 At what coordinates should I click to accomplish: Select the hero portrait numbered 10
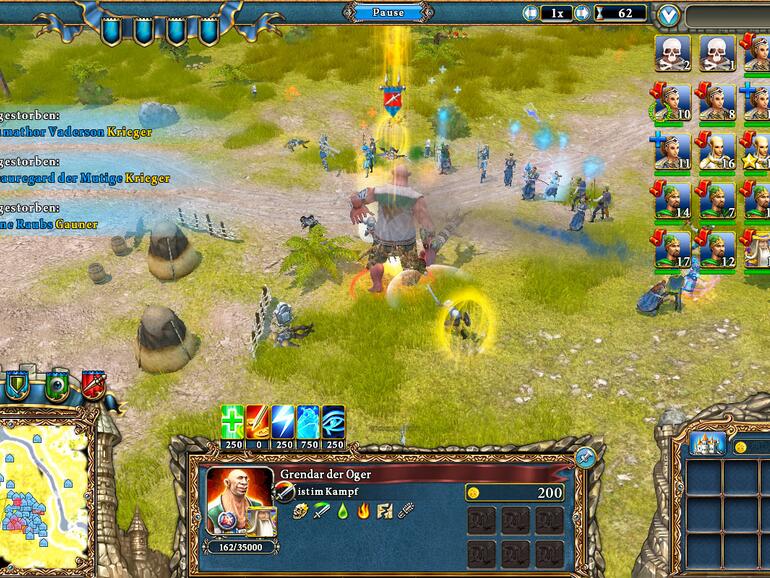click(x=672, y=101)
